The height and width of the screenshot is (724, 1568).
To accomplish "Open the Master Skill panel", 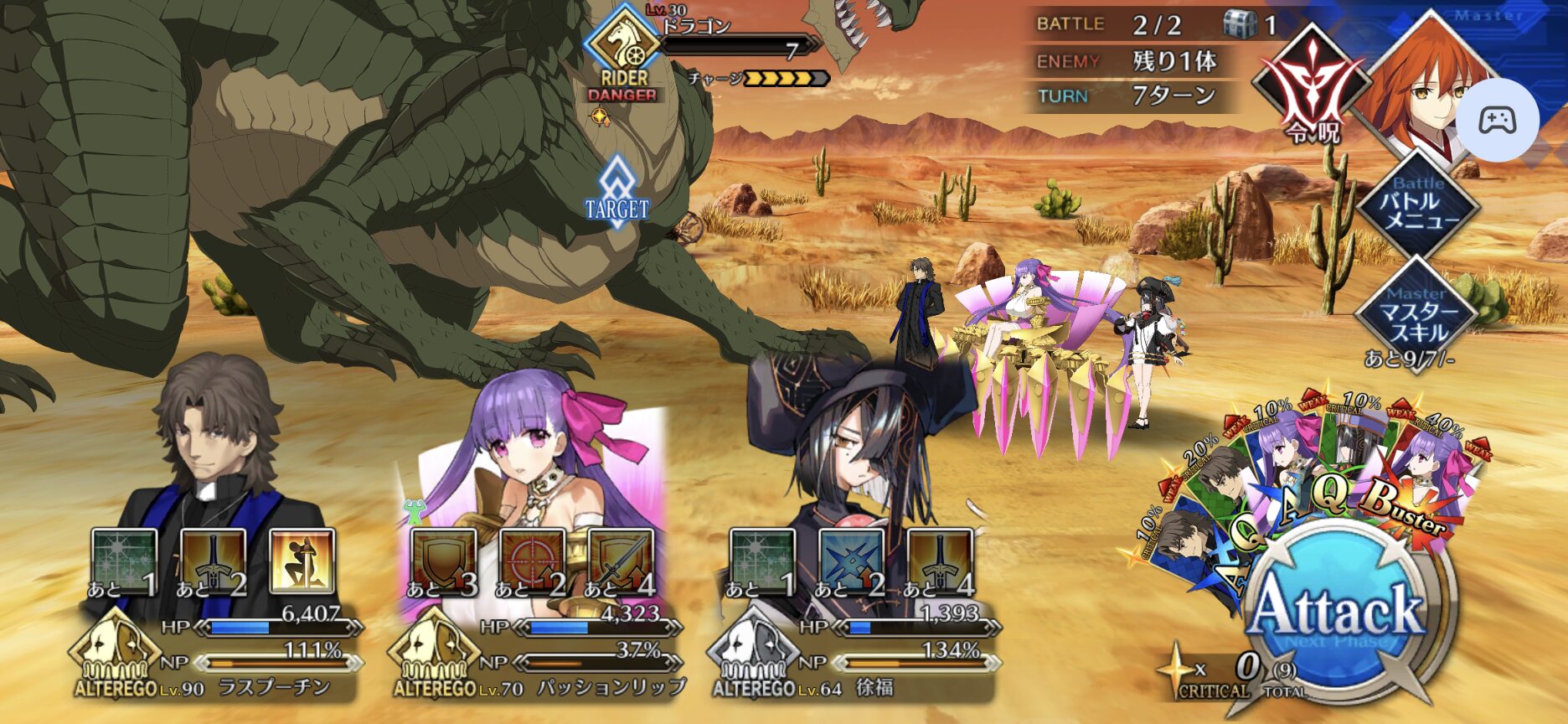I will click(1417, 313).
